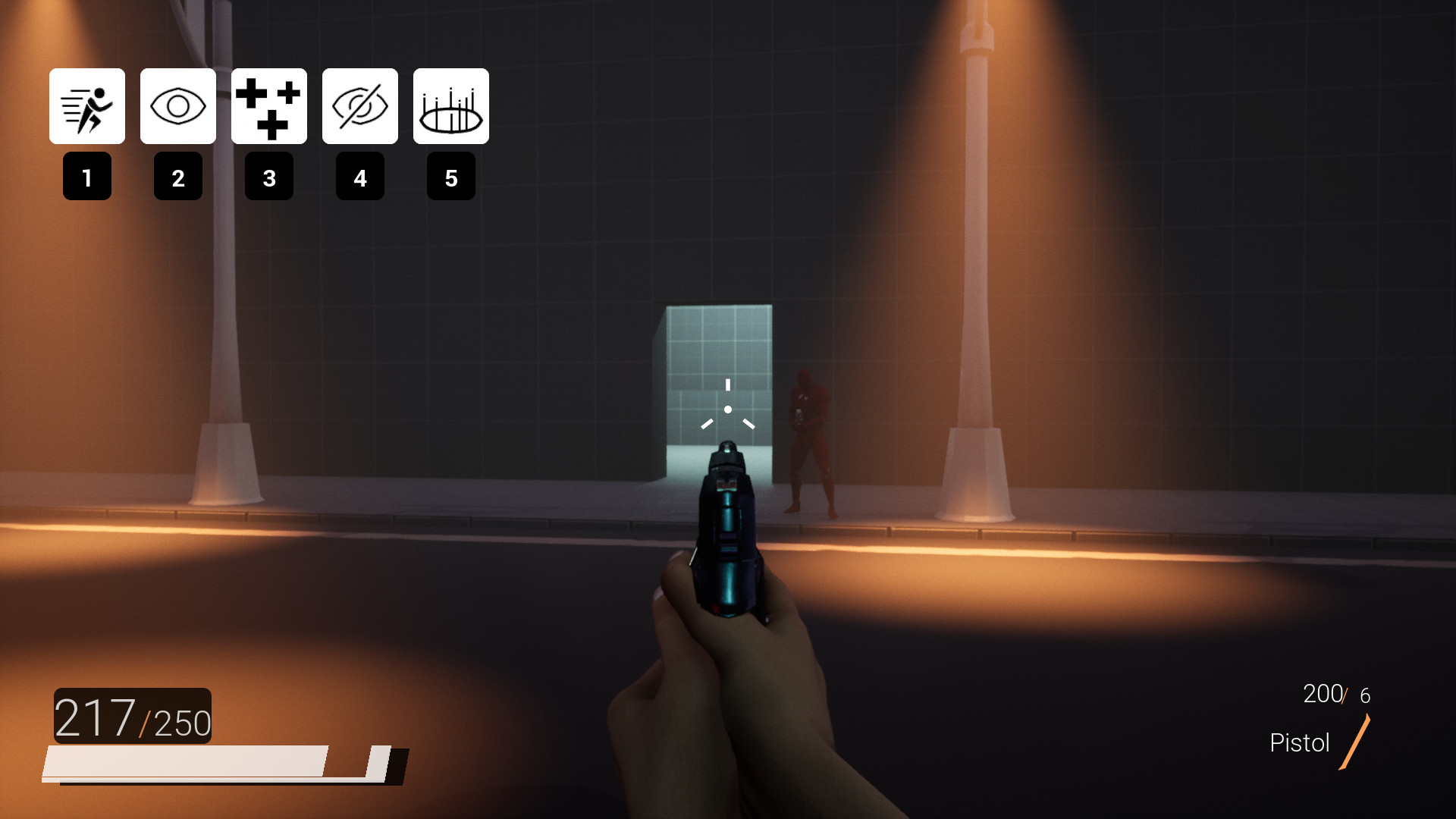Click the 6 magazine ammo number

pos(1365,695)
